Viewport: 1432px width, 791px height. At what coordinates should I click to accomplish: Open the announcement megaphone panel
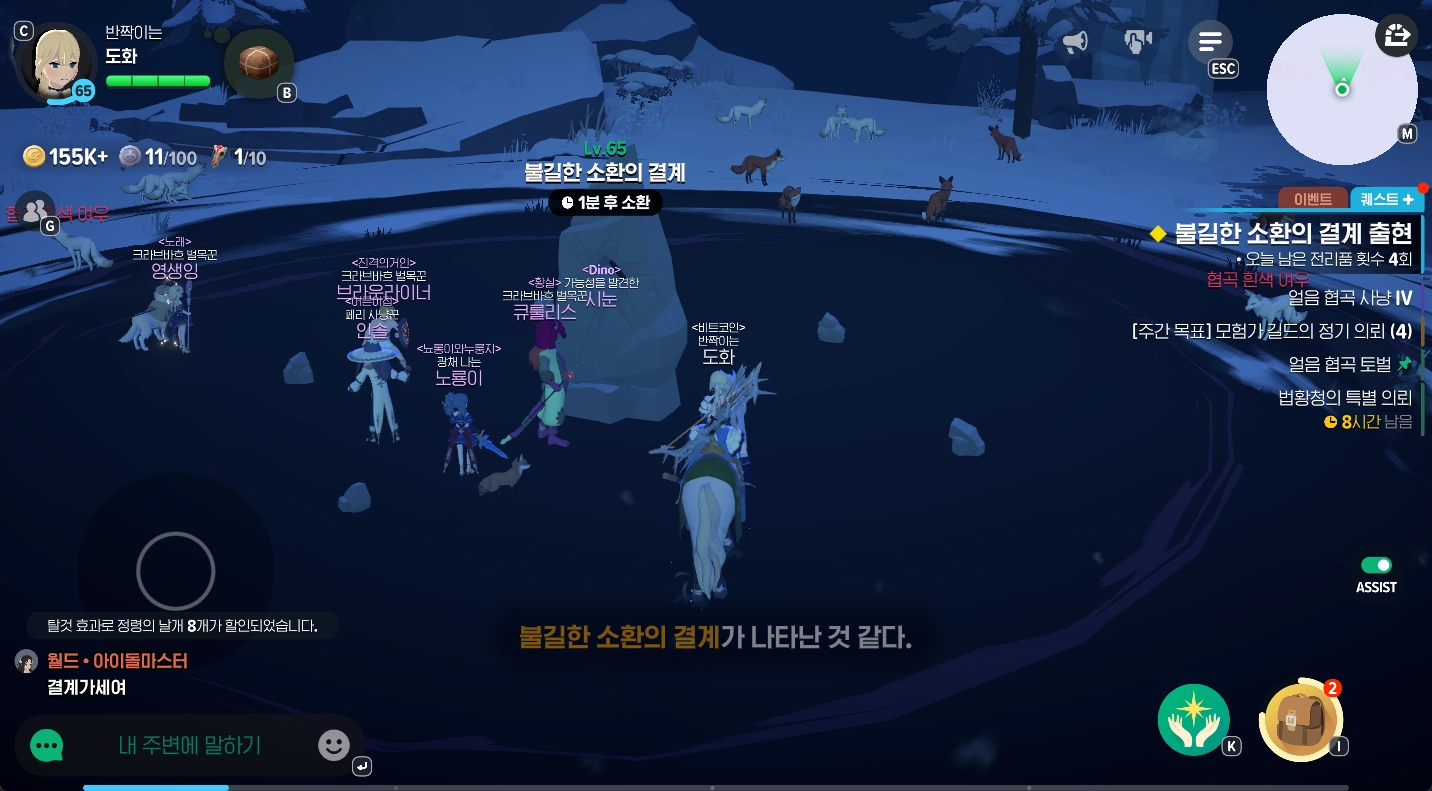1075,41
